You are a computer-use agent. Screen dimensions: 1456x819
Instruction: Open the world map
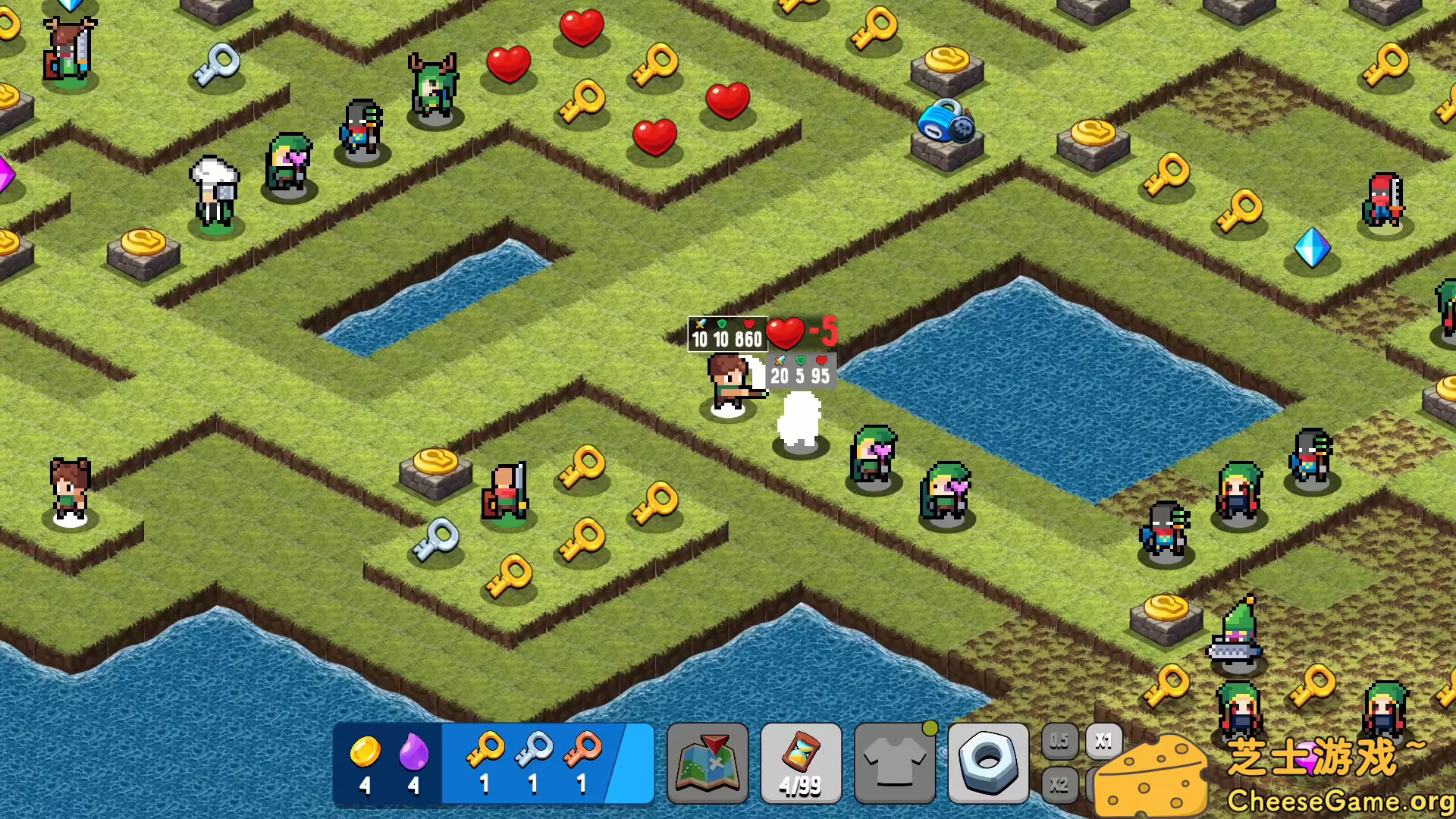point(707,763)
